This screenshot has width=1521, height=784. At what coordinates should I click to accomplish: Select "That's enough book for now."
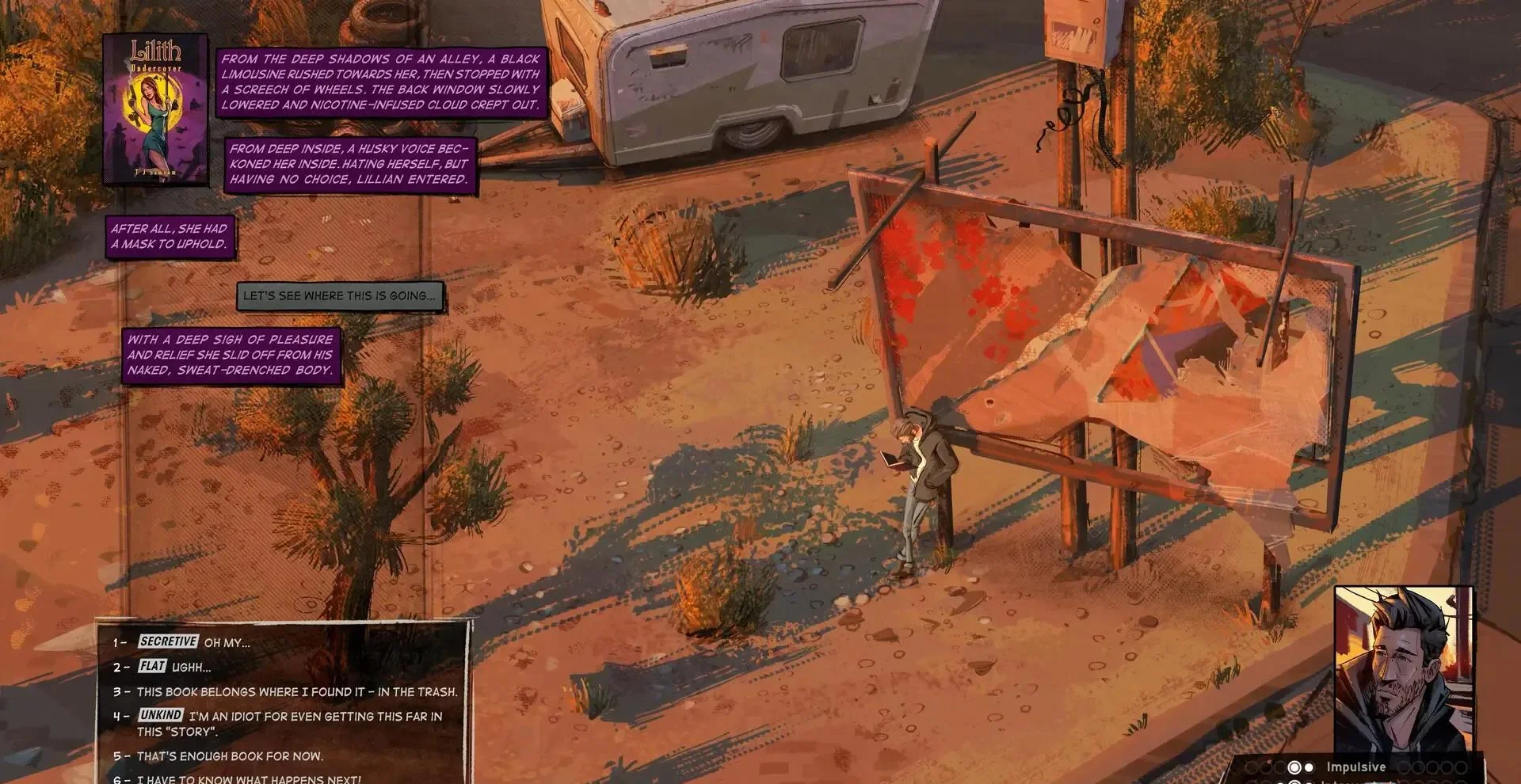tap(230, 755)
